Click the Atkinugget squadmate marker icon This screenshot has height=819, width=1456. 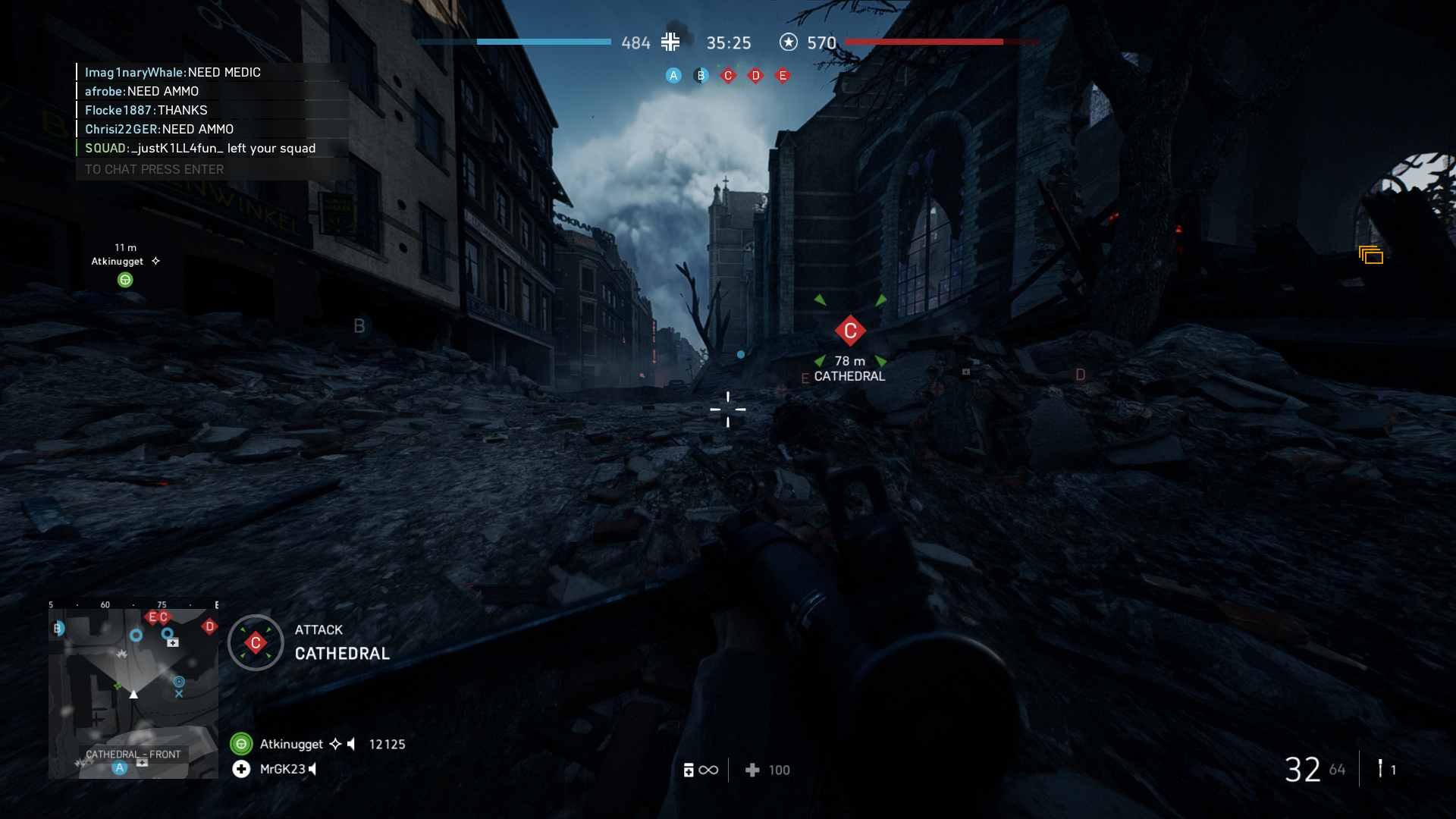pos(125,280)
